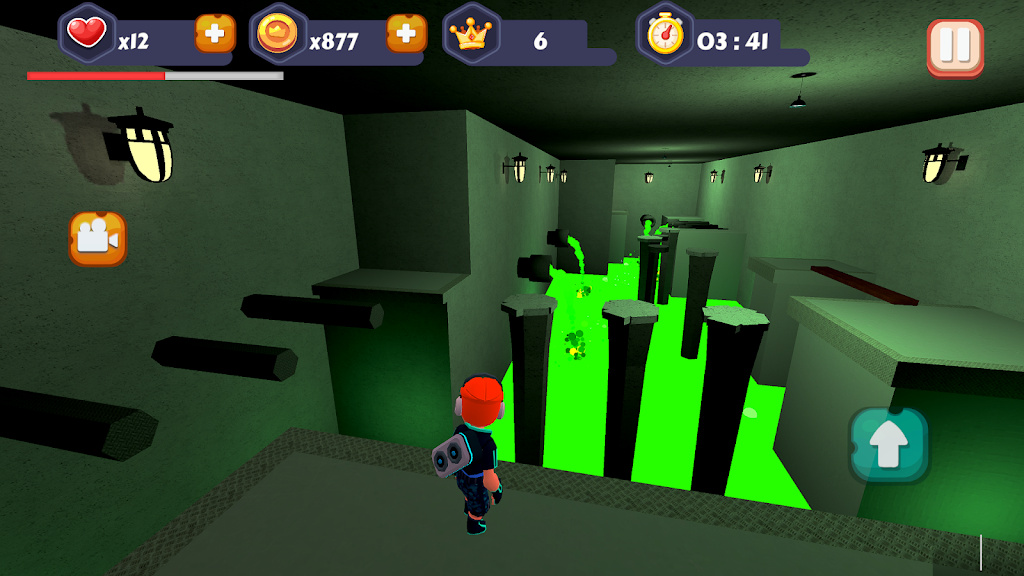Viewport: 1024px width, 576px height.
Task: Add more lives with the heart plus button
Action: (x=215, y=34)
